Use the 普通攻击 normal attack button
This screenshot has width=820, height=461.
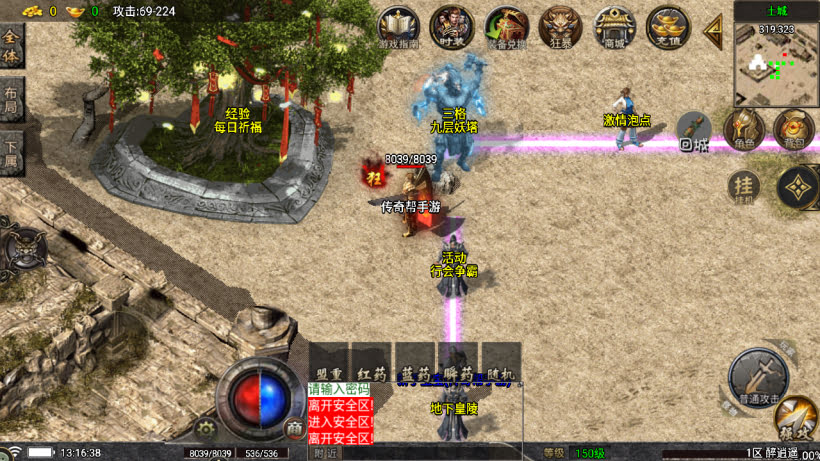757,376
